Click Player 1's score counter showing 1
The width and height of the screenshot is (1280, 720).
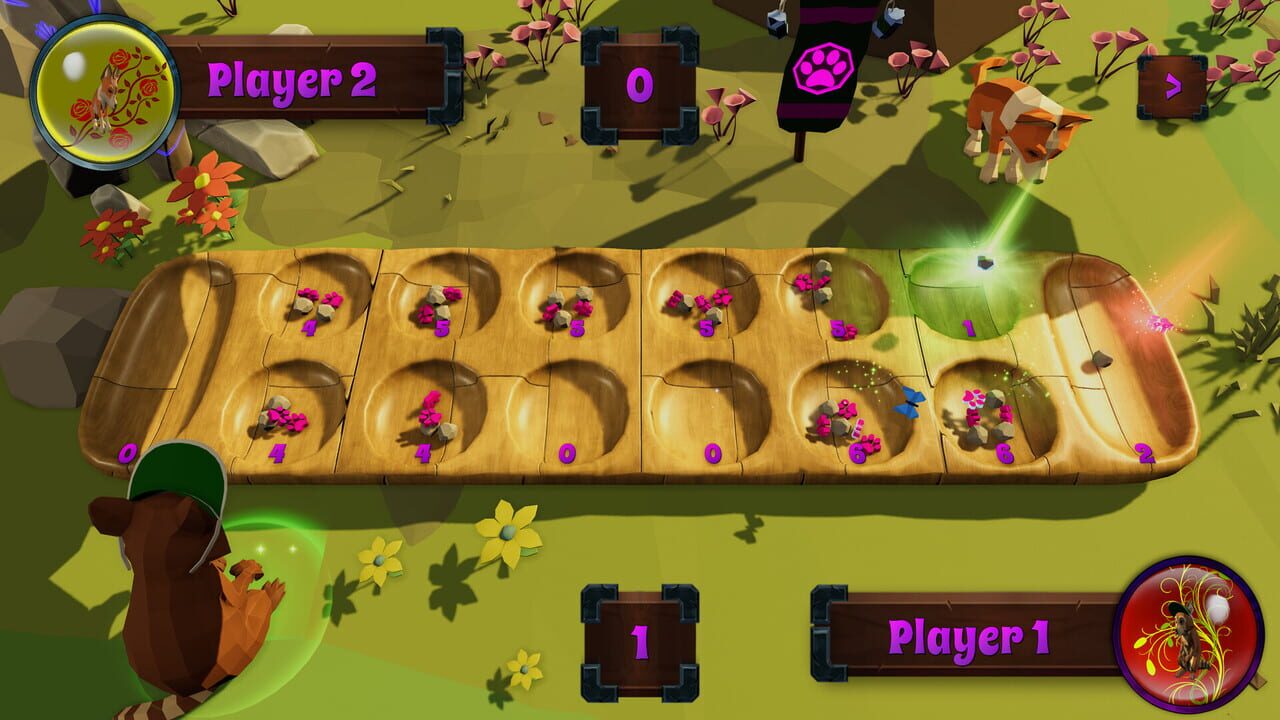640,638
